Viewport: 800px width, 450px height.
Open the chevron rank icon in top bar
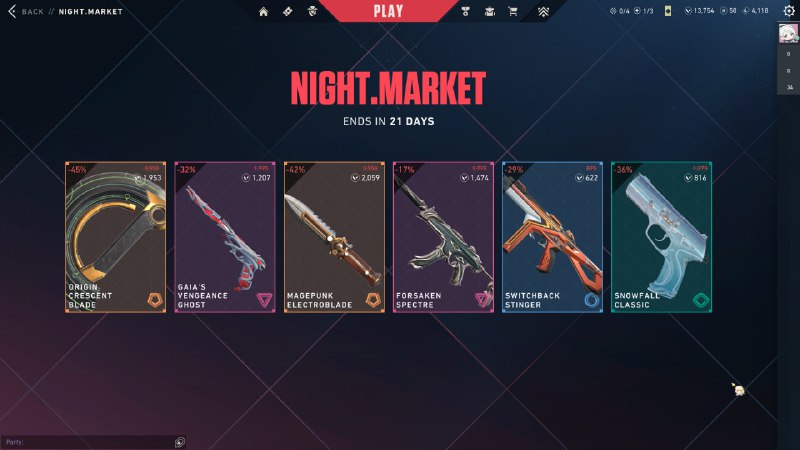pyautogui.click(x=543, y=12)
